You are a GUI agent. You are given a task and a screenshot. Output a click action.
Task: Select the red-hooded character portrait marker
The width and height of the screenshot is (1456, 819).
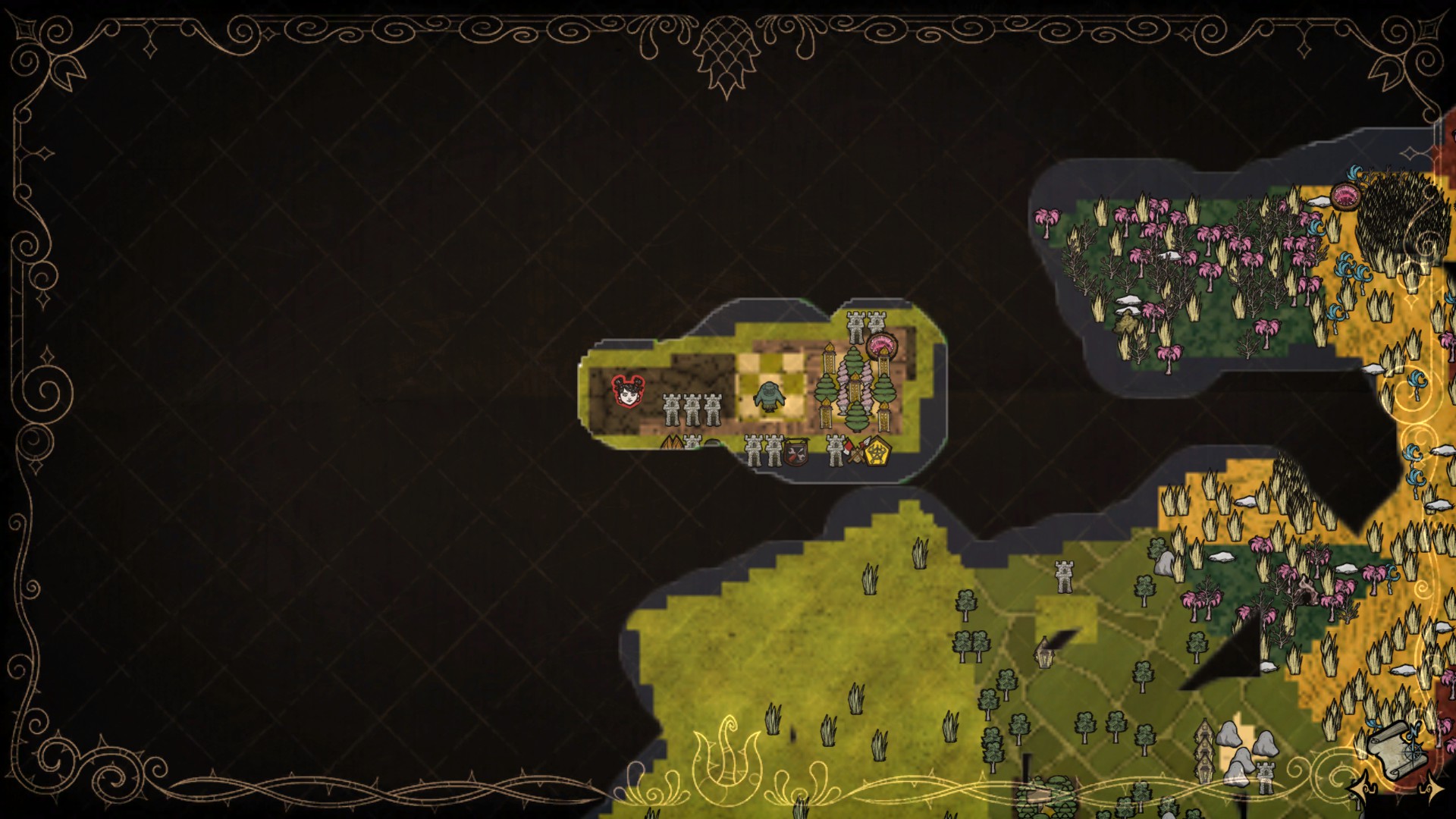point(626,392)
